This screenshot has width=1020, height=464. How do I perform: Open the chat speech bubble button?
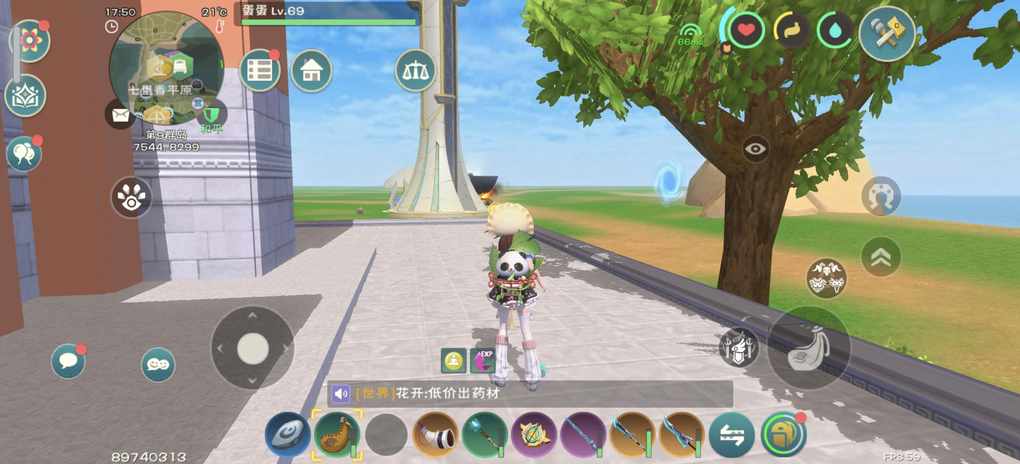pos(68,360)
